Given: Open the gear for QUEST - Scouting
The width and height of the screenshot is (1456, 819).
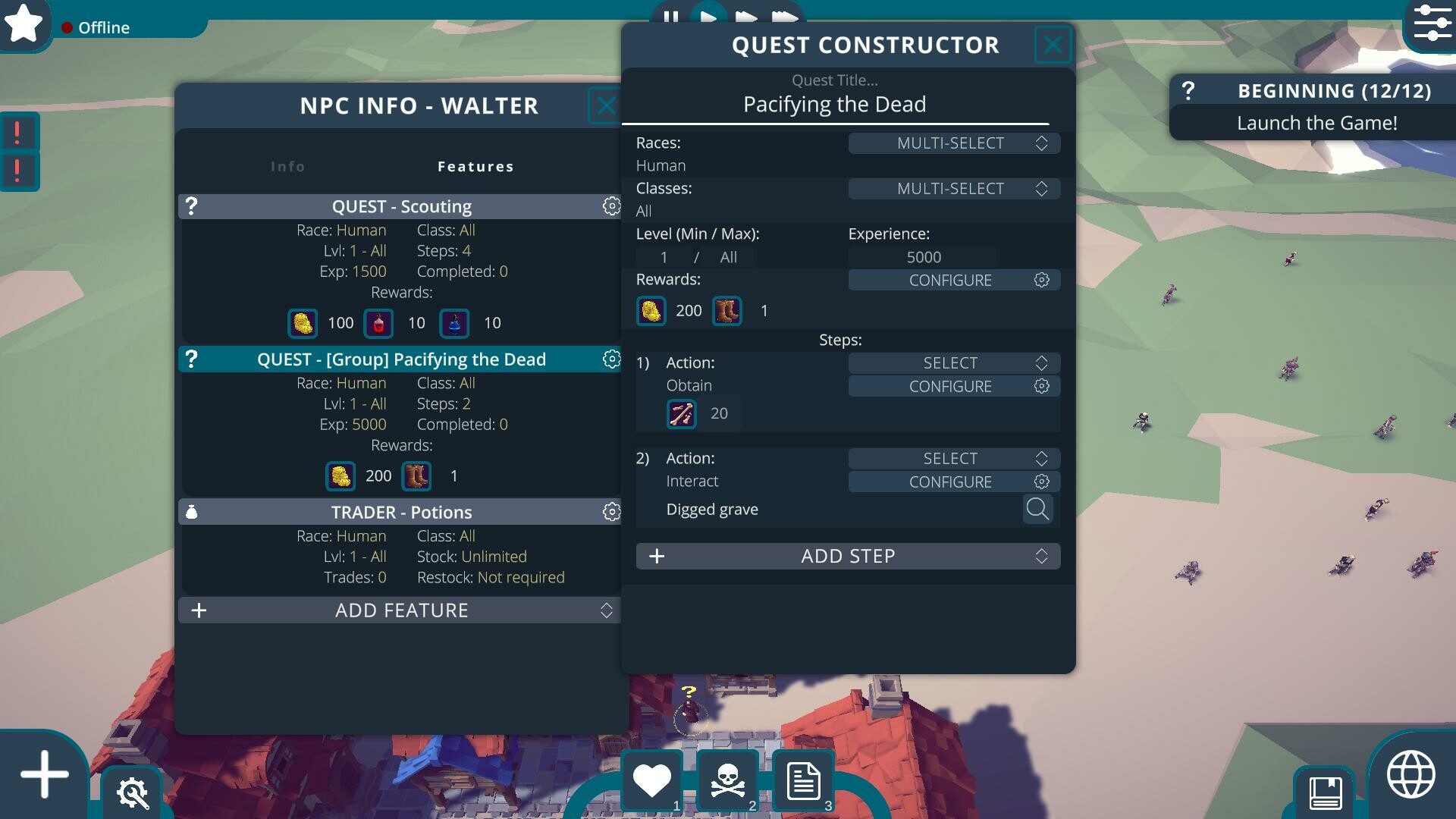Looking at the screenshot, I should (x=611, y=206).
